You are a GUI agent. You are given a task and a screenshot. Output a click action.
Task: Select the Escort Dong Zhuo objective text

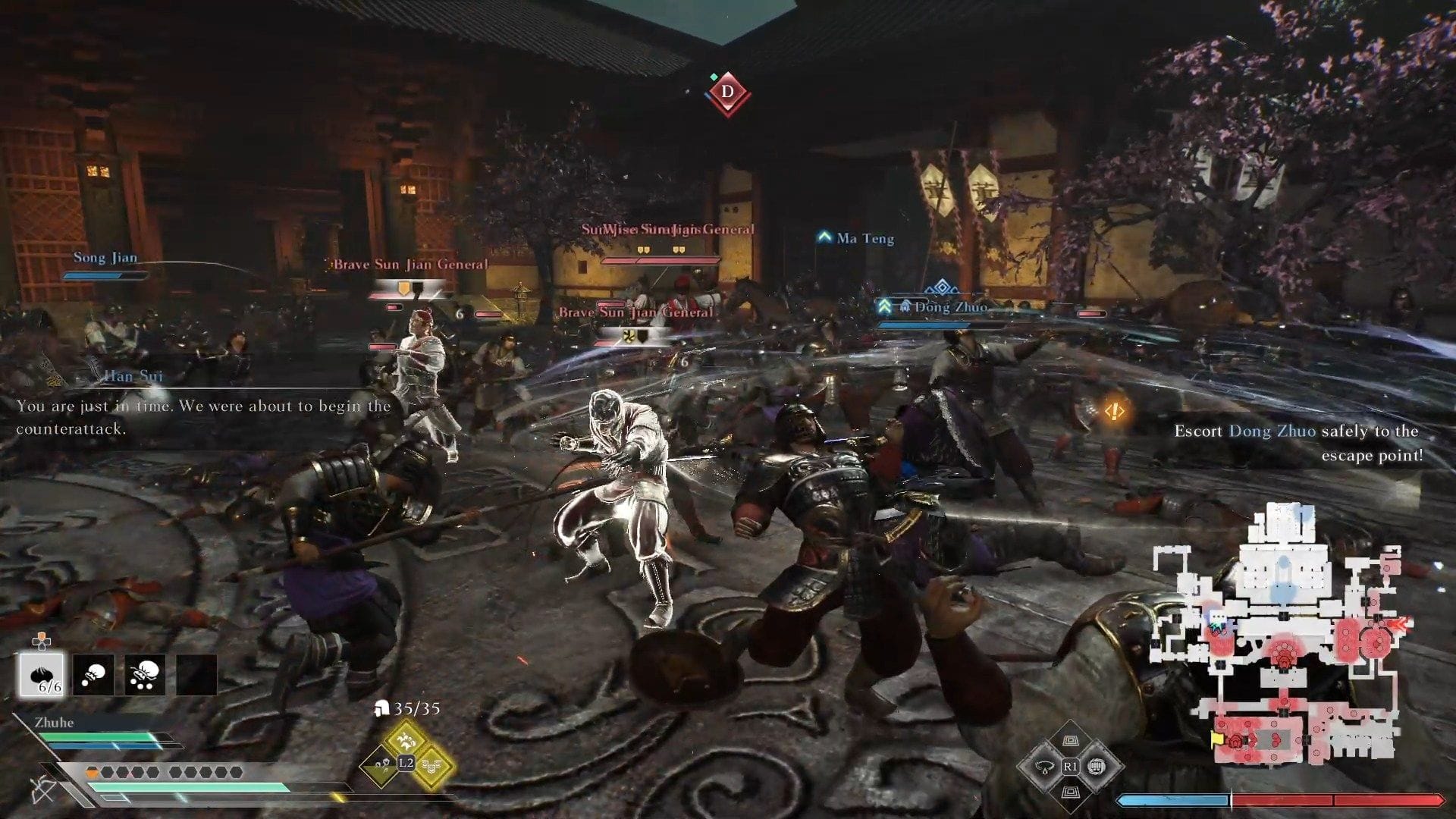pos(1297,443)
